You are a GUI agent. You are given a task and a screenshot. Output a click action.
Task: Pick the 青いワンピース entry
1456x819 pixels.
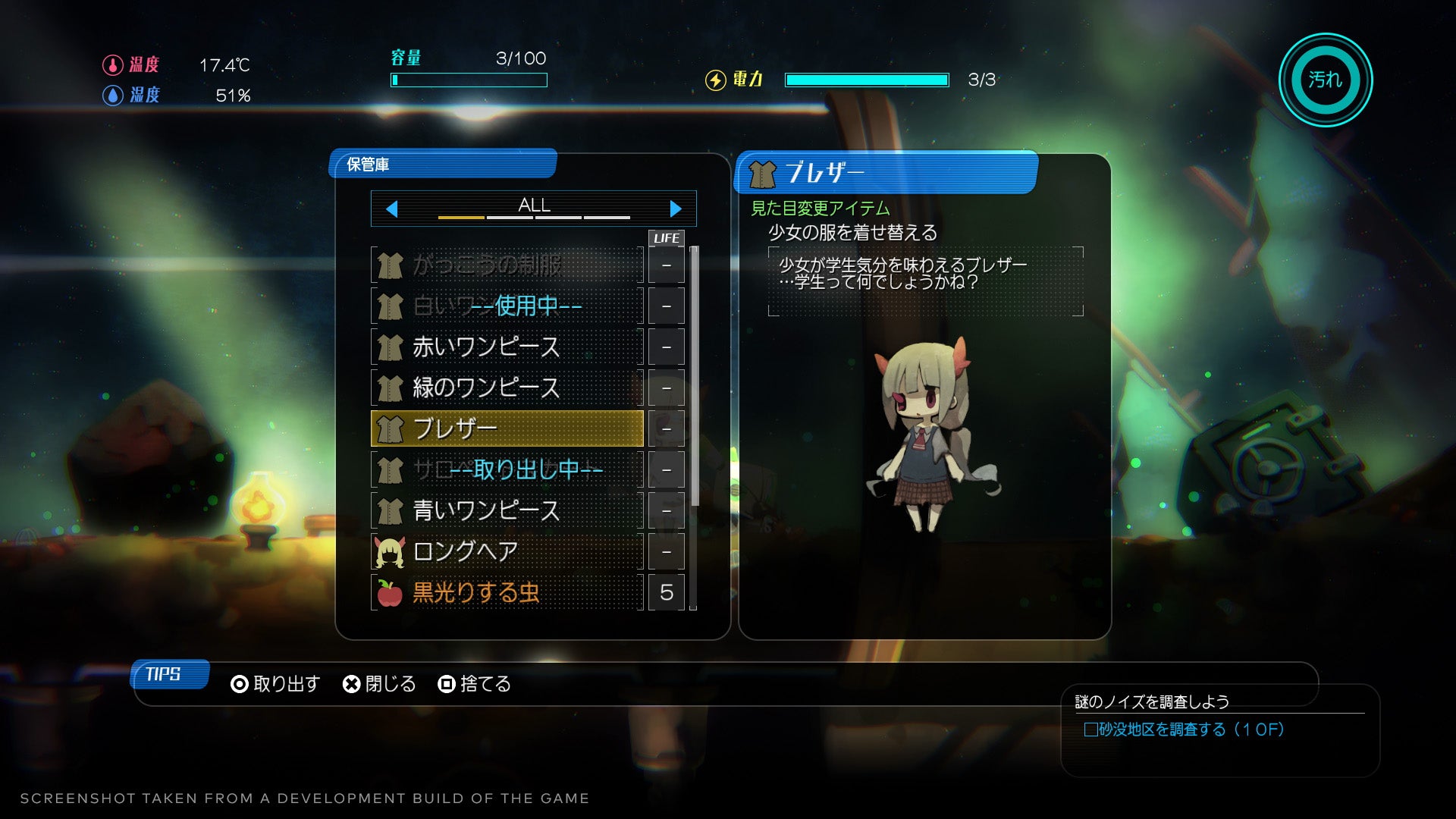[x=507, y=511]
